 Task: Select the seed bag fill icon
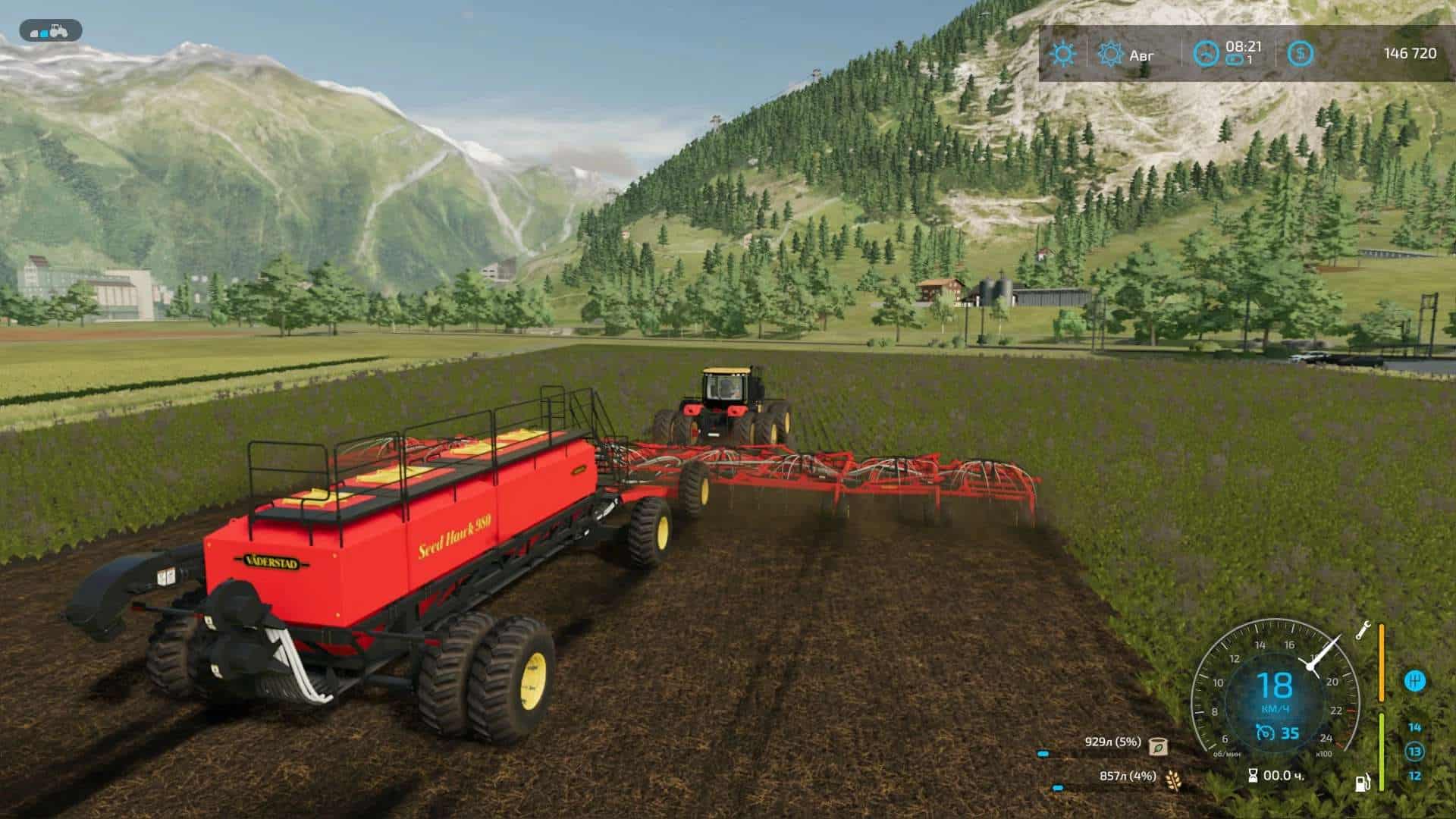pyautogui.click(x=1158, y=746)
